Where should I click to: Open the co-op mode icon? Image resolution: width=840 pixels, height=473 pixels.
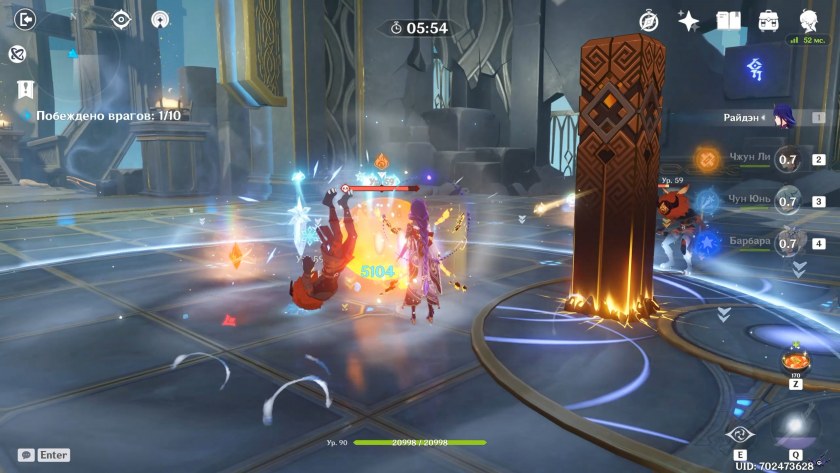pyautogui.click(x=160, y=19)
